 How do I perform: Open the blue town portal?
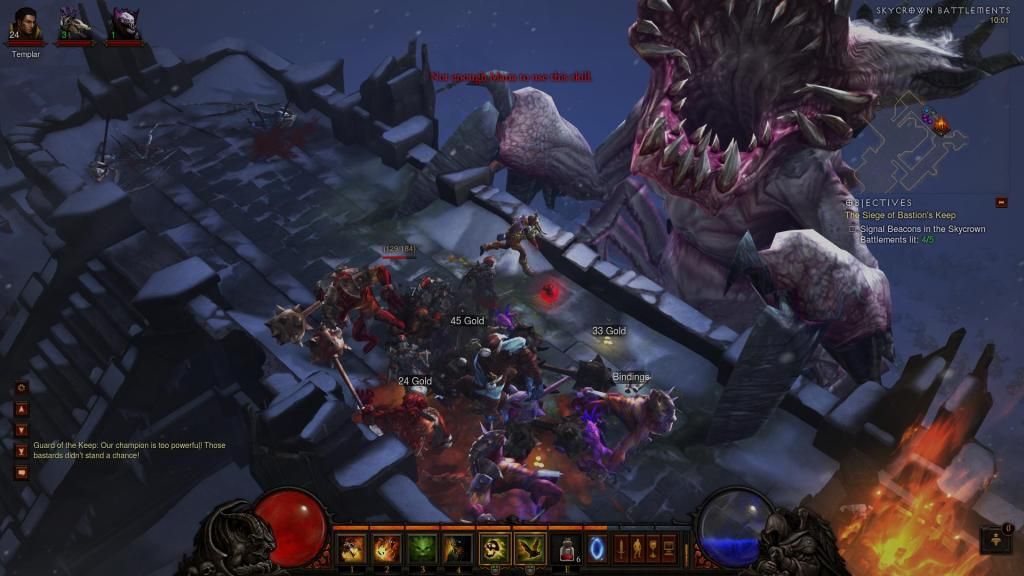pos(598,548)
